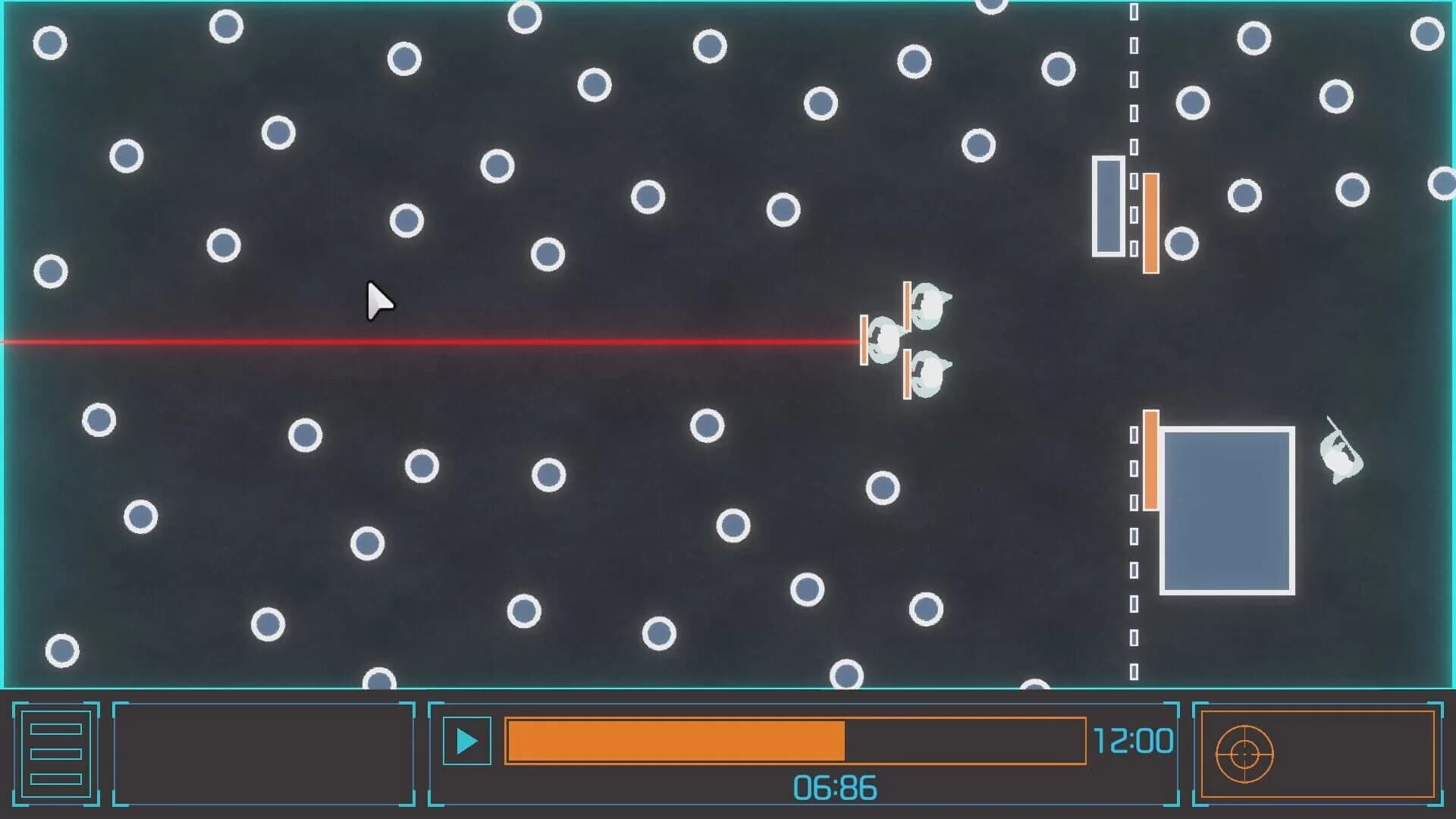1456x819 pixels.
Task: Click the blue pillar near the top-right
Action: pyautogui.click(x=1107, y=205)
